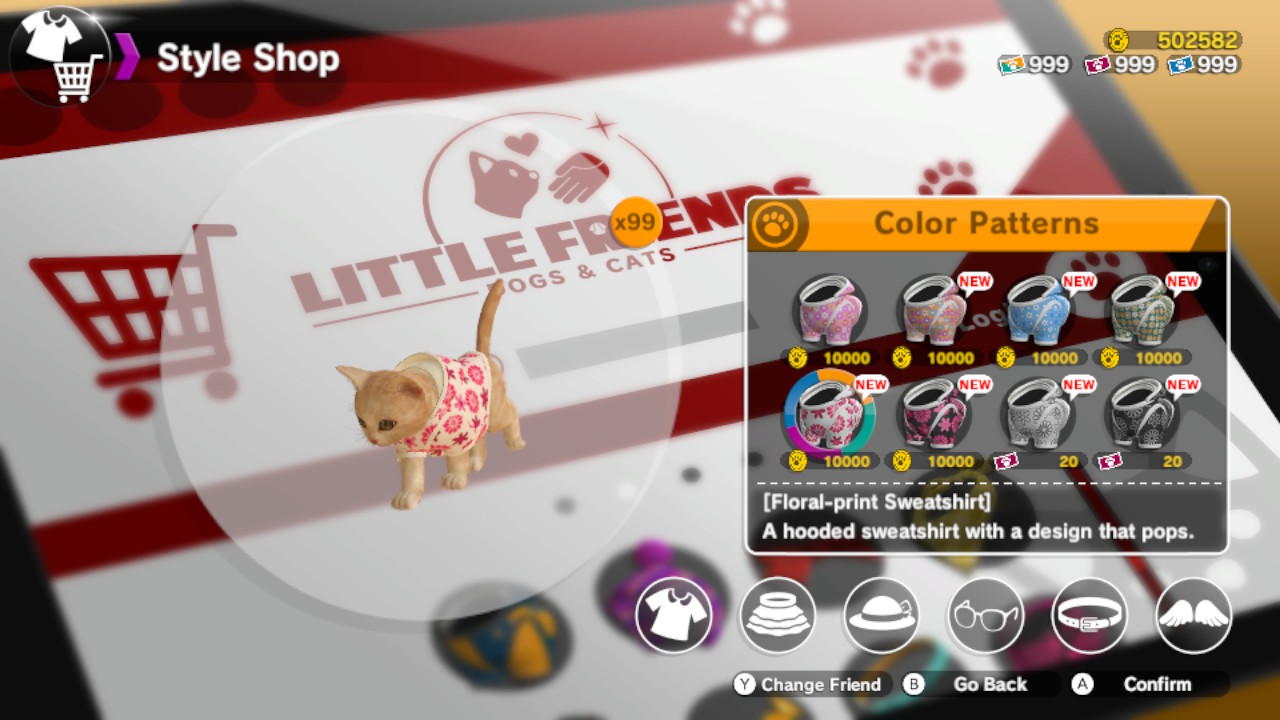Screen dimensions: 1280x720
Task: Select the shirt clothing category icon
Action: (674, 617)
